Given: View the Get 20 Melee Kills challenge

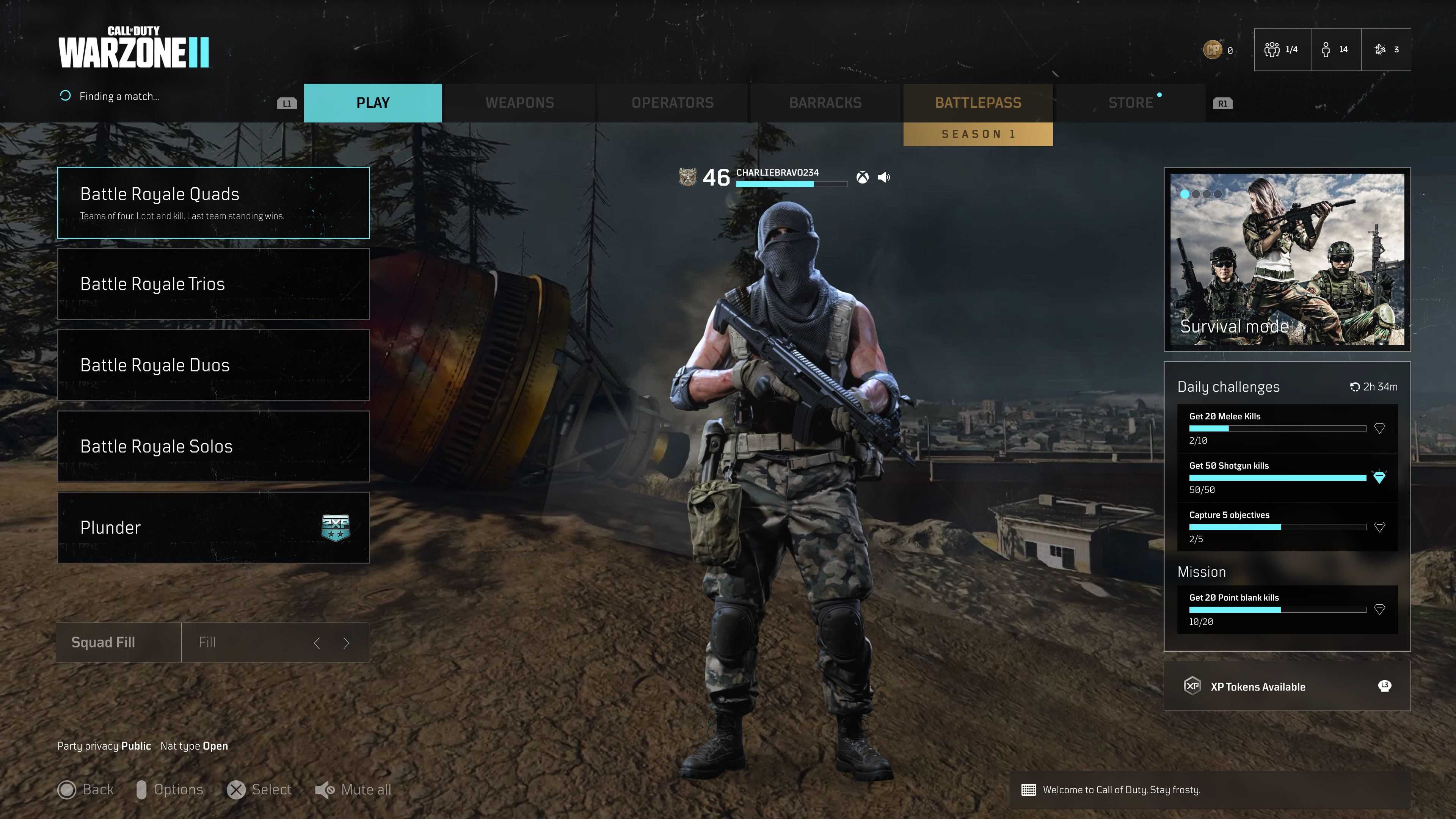Looking at the screenshot, I should 1287,428.
